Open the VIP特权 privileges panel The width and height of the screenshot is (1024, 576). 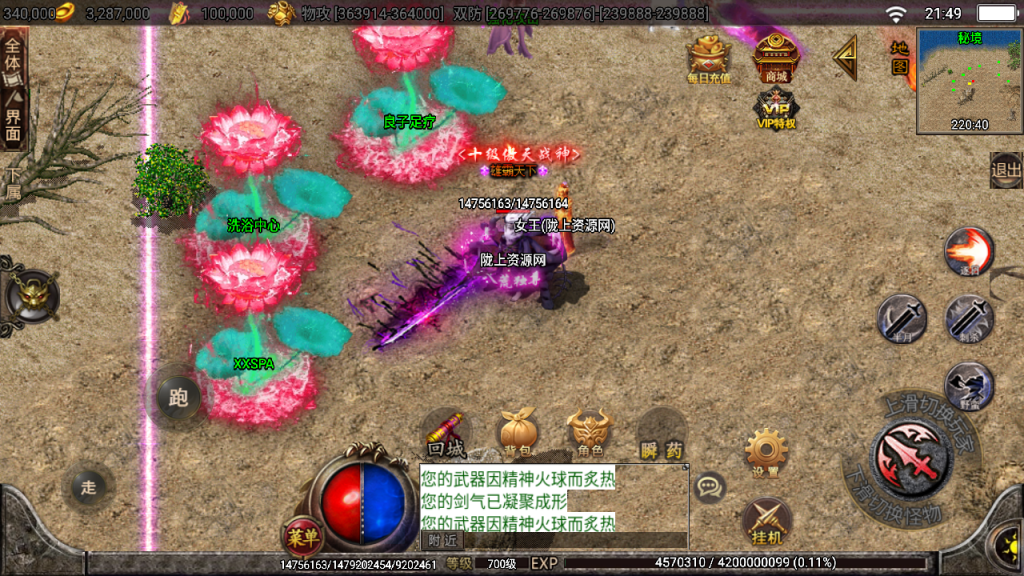(775, 108)
